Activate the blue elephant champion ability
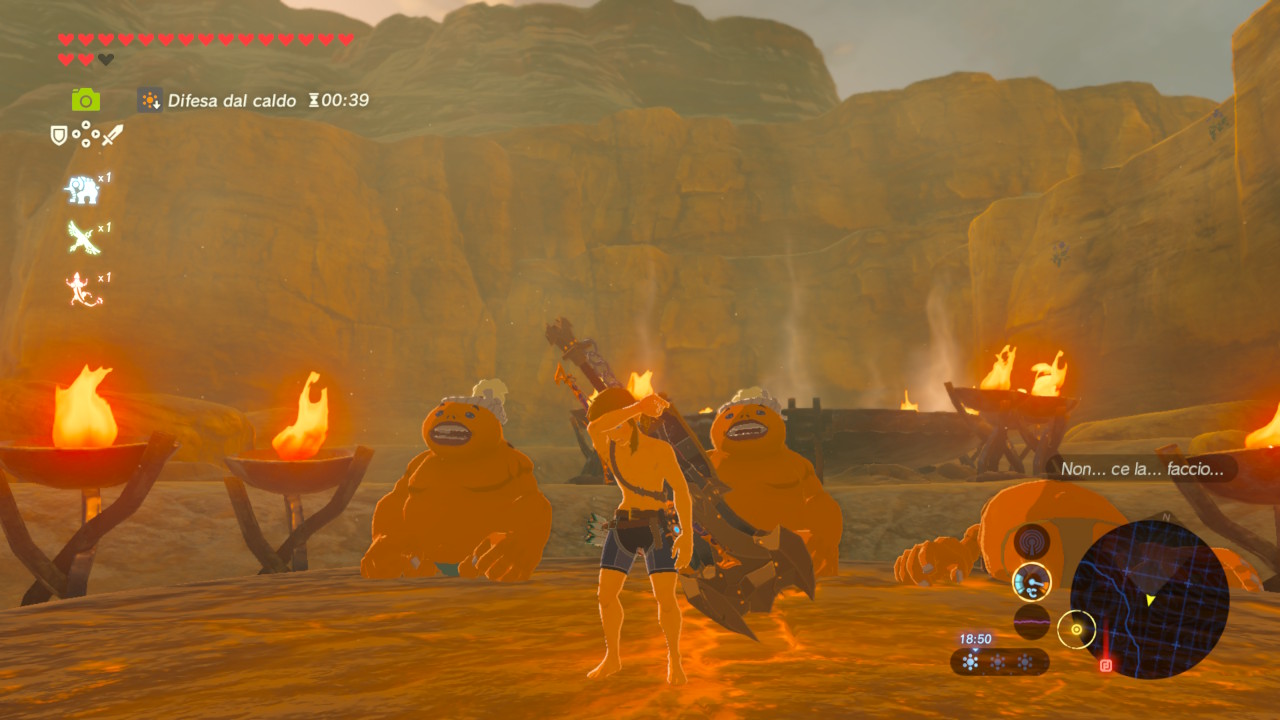 (81, 189)
